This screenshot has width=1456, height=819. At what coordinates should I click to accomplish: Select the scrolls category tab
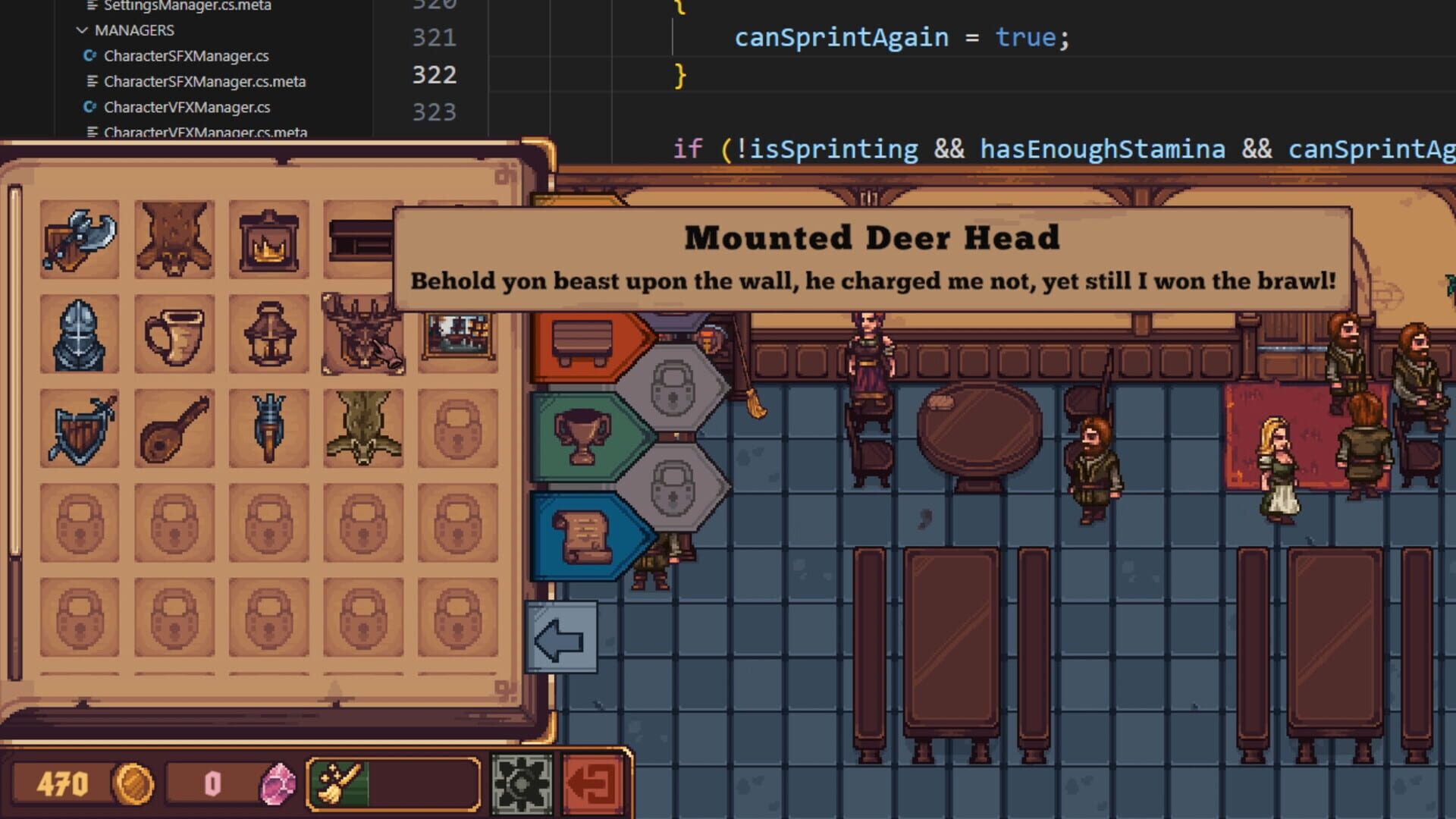tap(581, 534)
